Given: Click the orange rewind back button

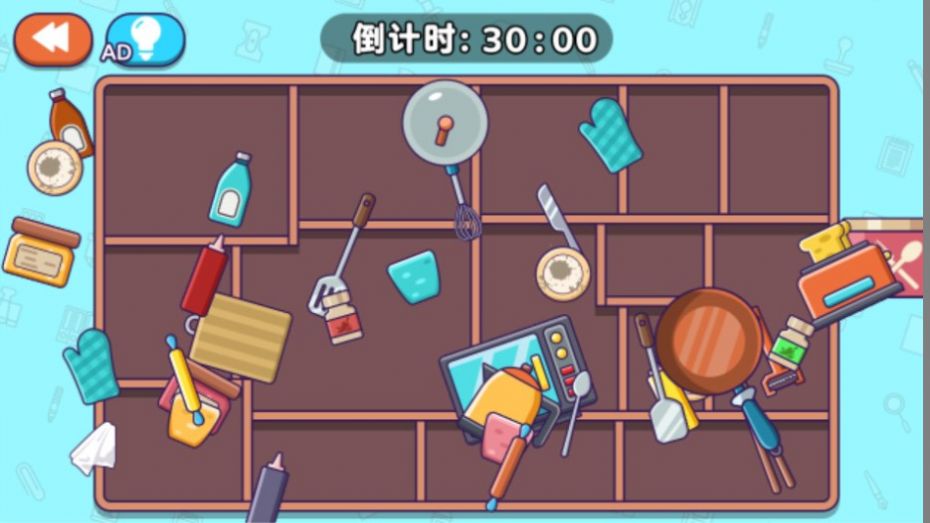Looking at the screenshot, I should click(52, 39).
